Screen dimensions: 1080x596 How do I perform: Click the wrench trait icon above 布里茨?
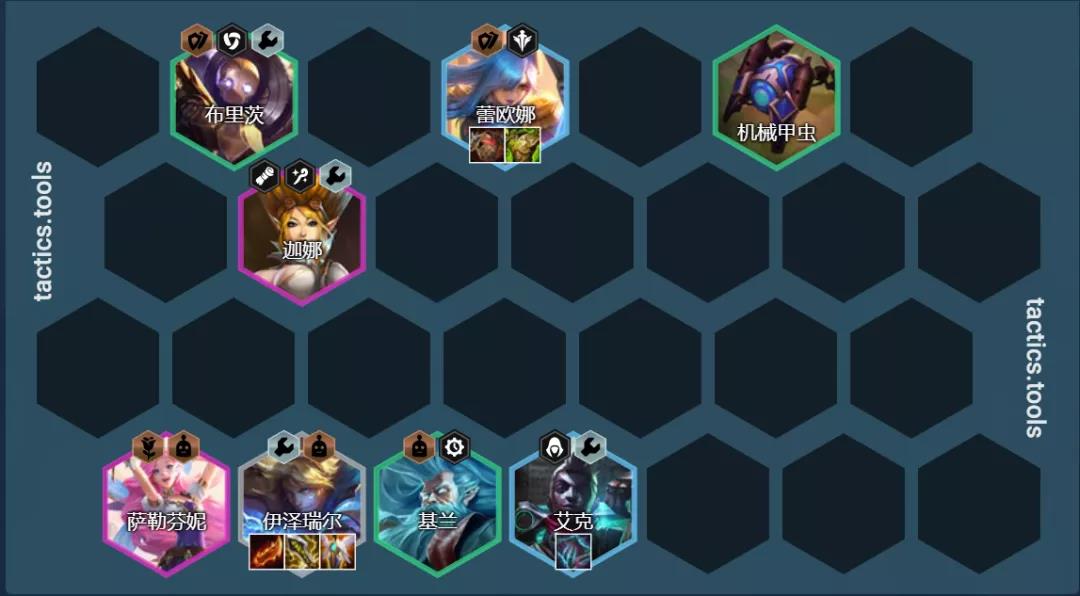click(x=267, y=40)
